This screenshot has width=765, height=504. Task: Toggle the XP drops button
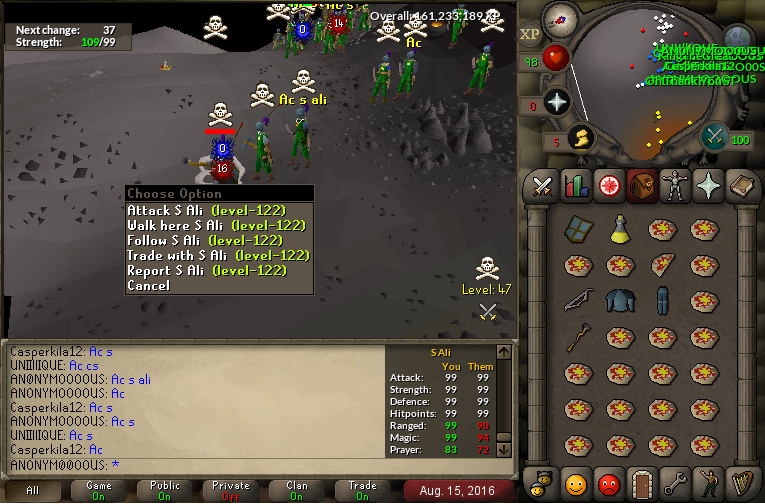click(529, 34)
